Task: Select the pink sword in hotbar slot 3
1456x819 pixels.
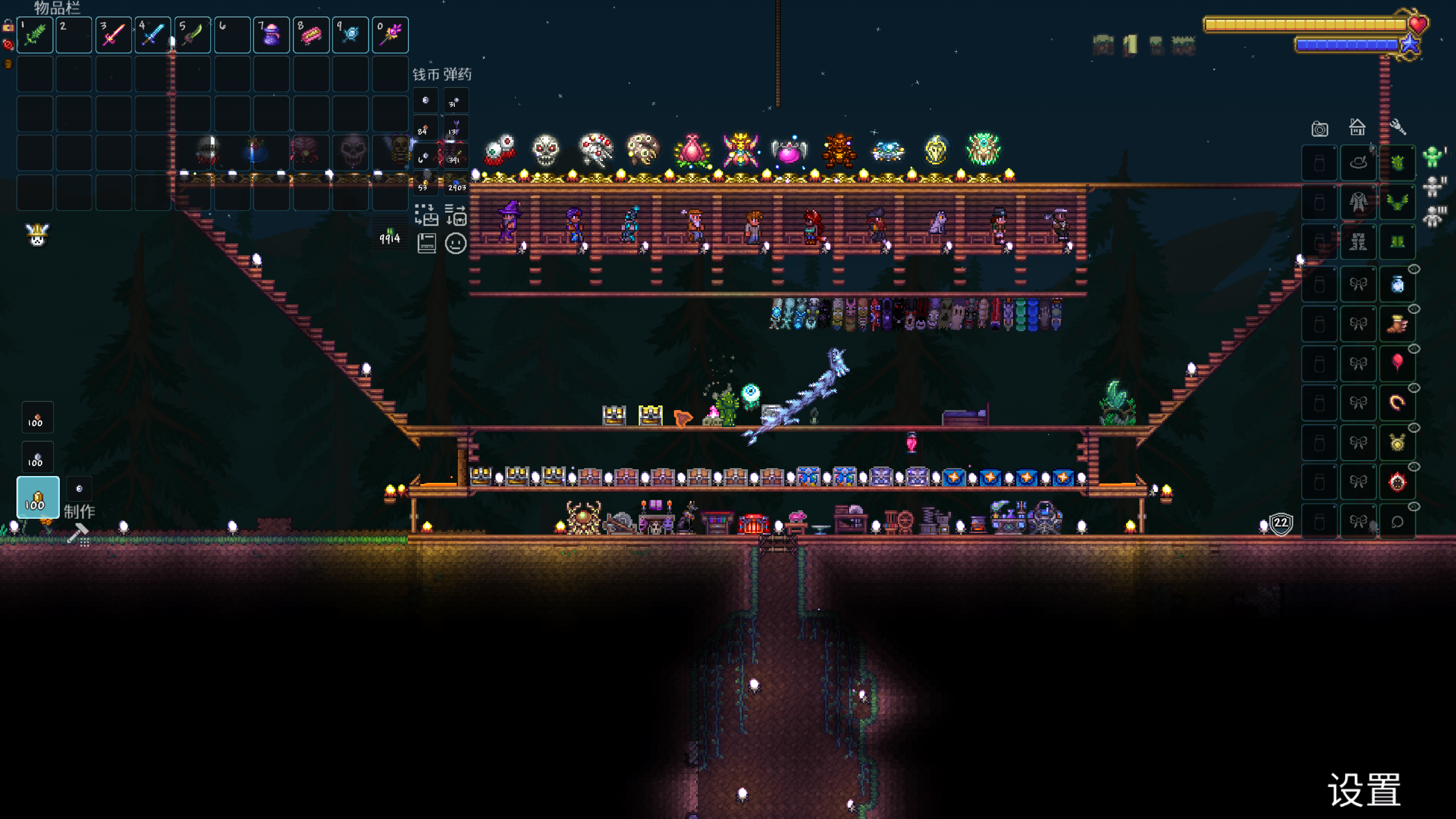Action: coord(114,35)
